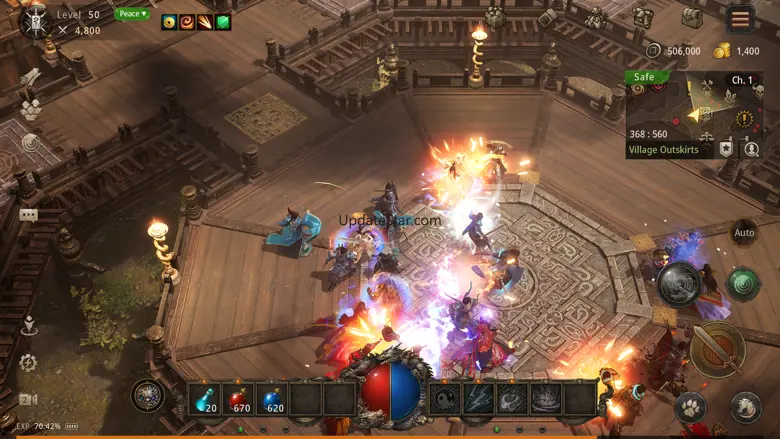Image resolution: width=780 pixels, height=439 pixels.
Task: Click the character portrait emblem
Action: coord(35,19)
